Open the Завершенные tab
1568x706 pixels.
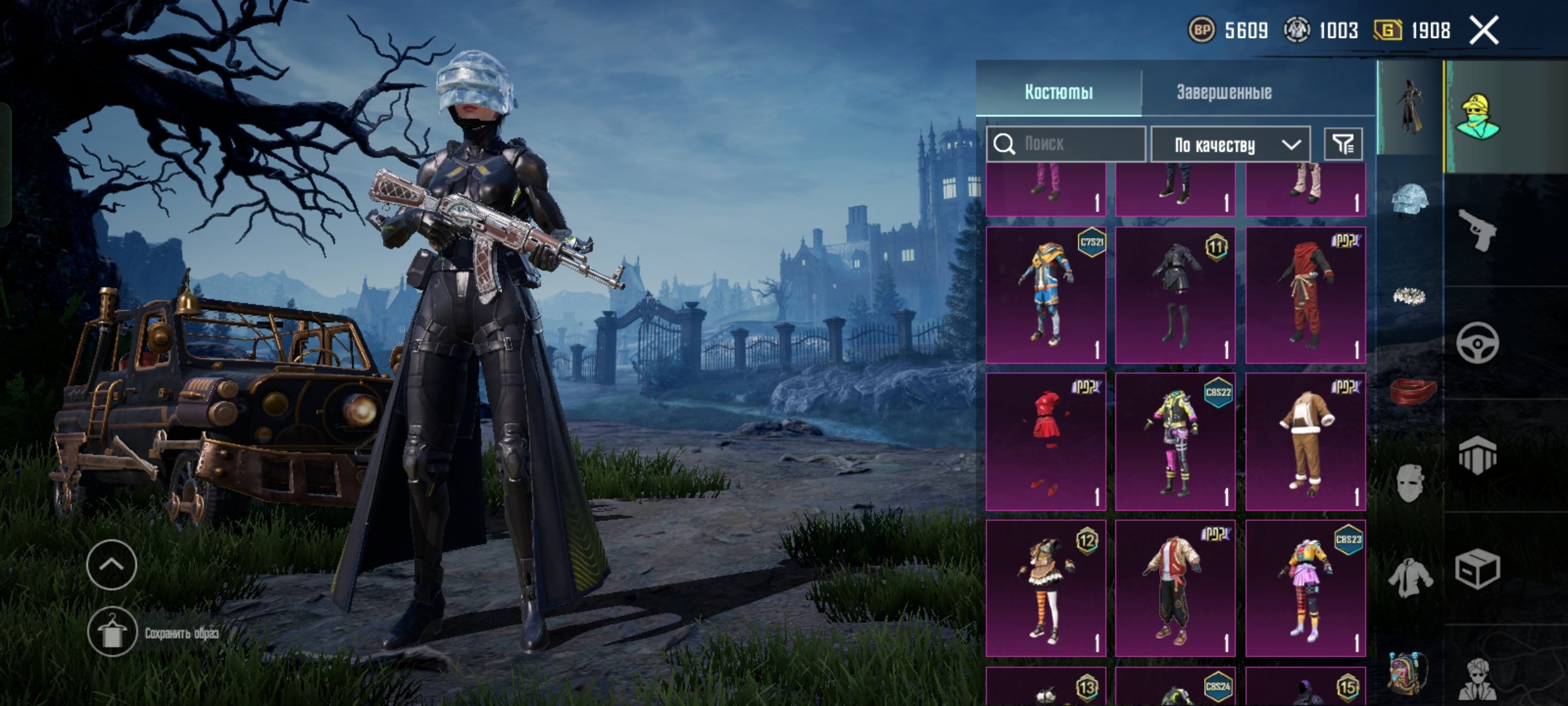pos(1224,92)
